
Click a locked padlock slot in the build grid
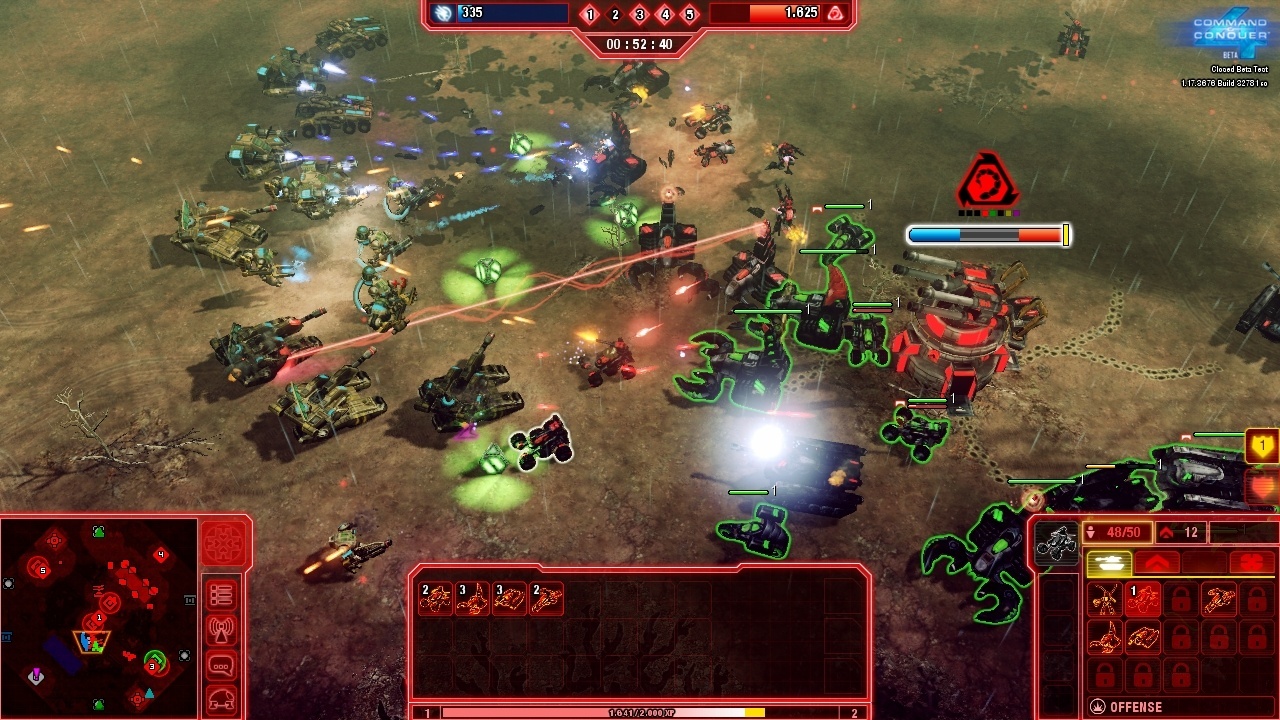1180,599
